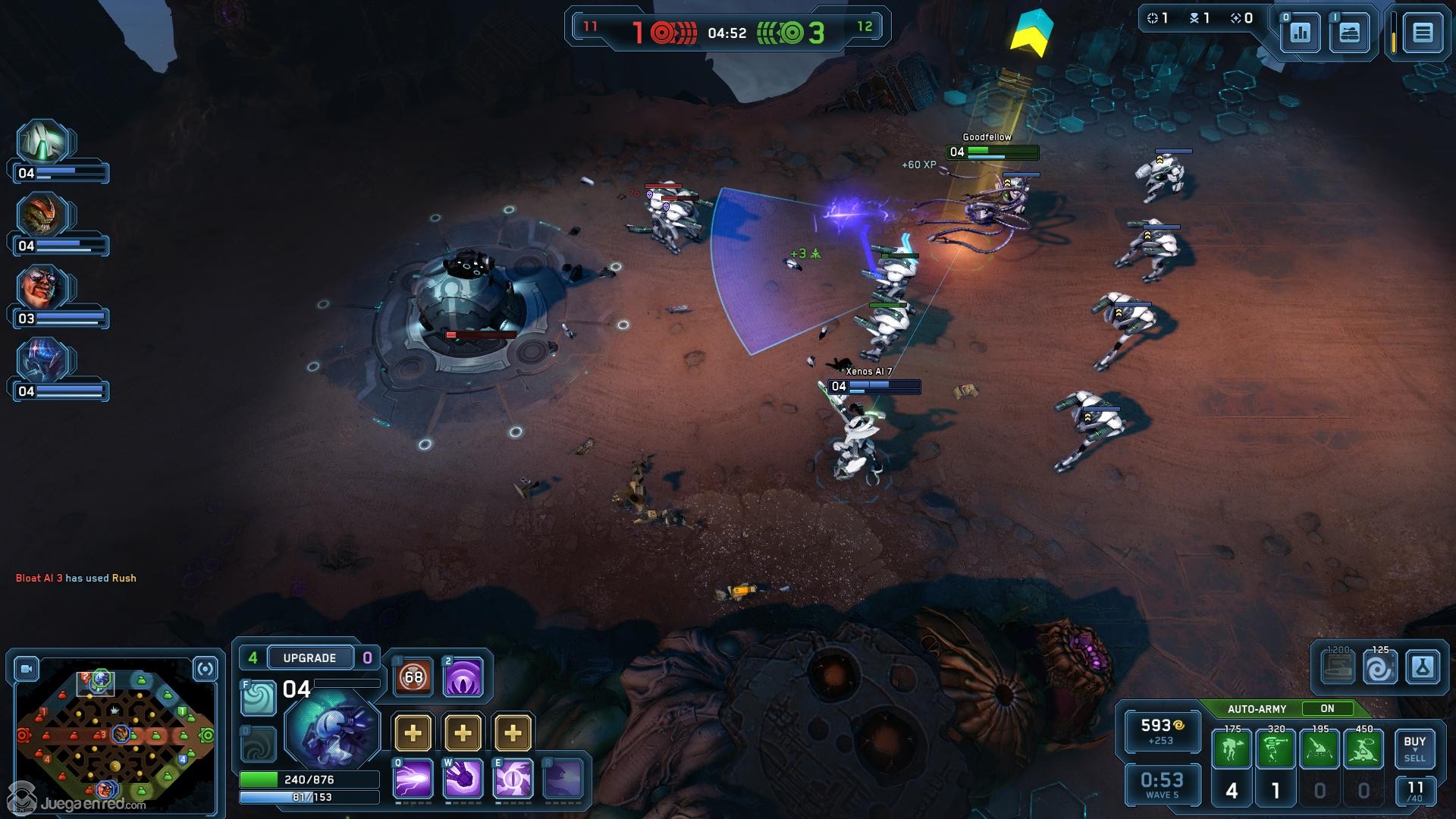Image resolution: width=1456 pixels, height=819 pixels.
Task: Open the BUY / SELL shop
Action: click(x=1414, y=748)
